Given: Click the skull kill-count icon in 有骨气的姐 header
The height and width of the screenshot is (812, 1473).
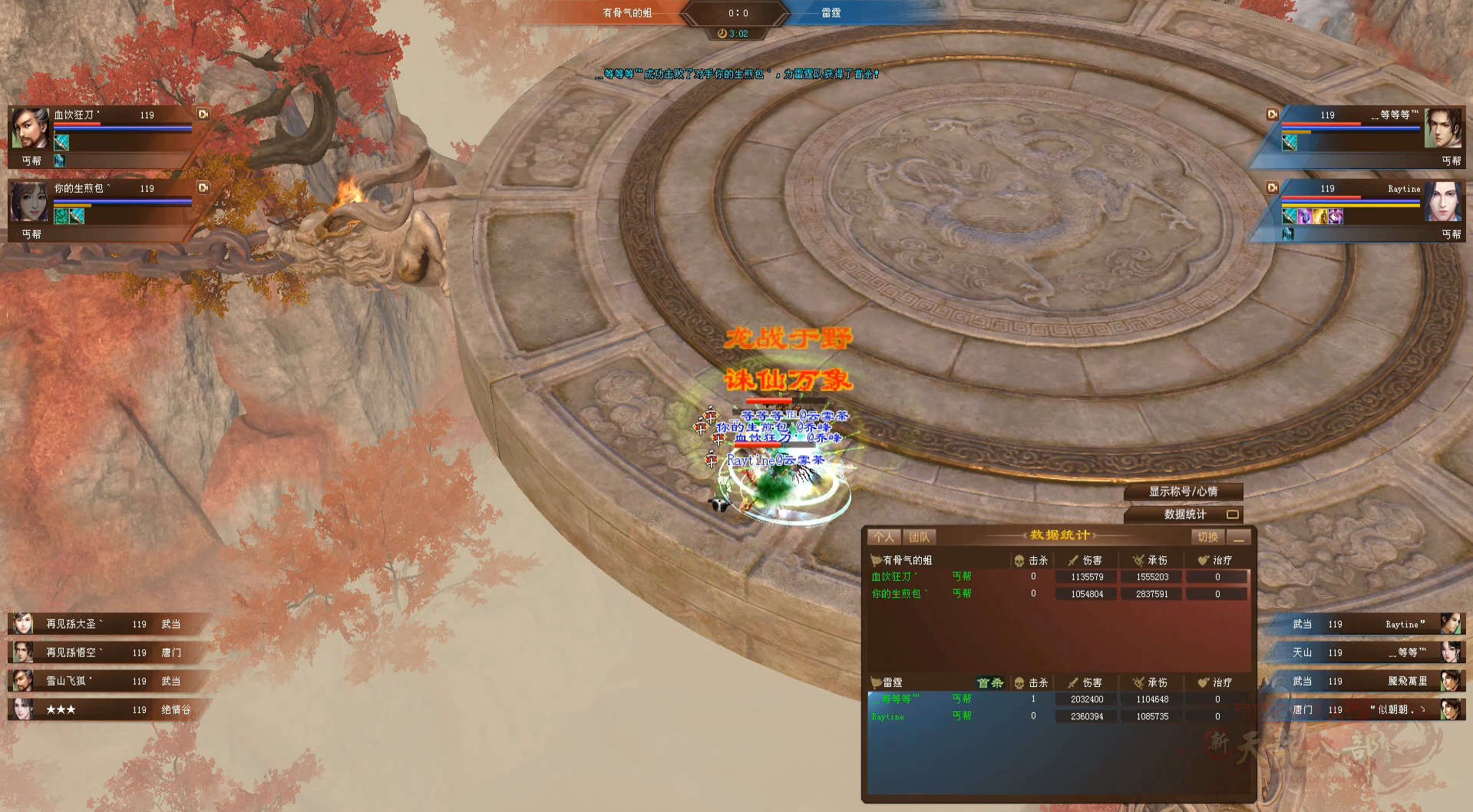Looking at the screenshot, I should 1019,560.
